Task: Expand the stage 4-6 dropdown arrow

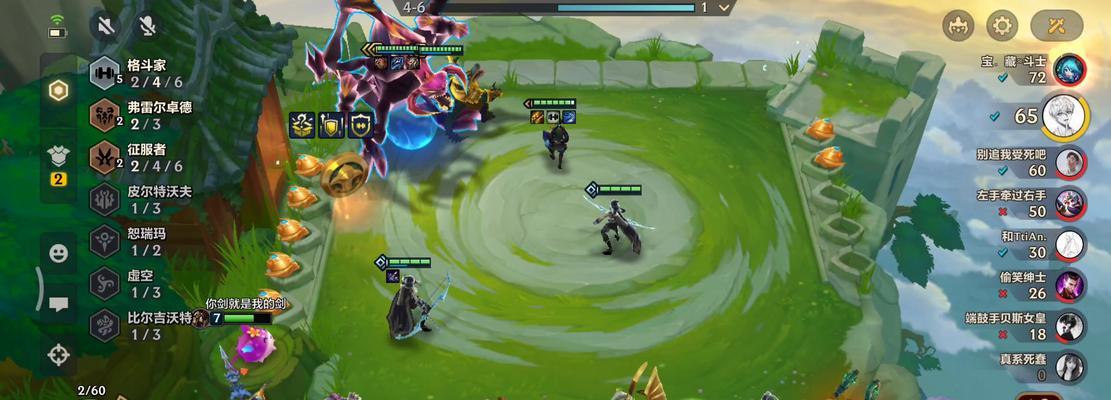Action: point(726,8)
